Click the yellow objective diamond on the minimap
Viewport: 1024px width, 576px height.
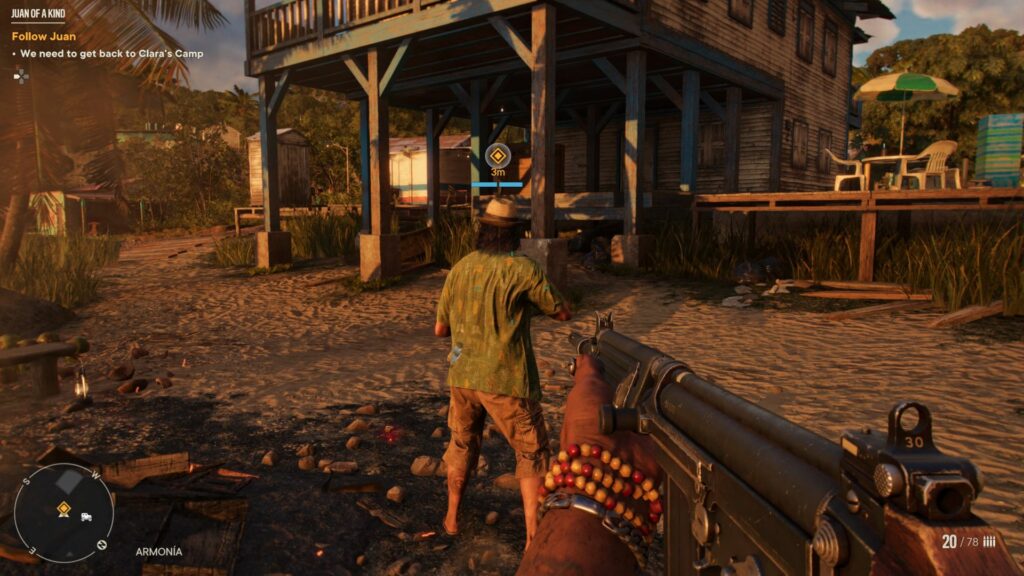point(64,509)
